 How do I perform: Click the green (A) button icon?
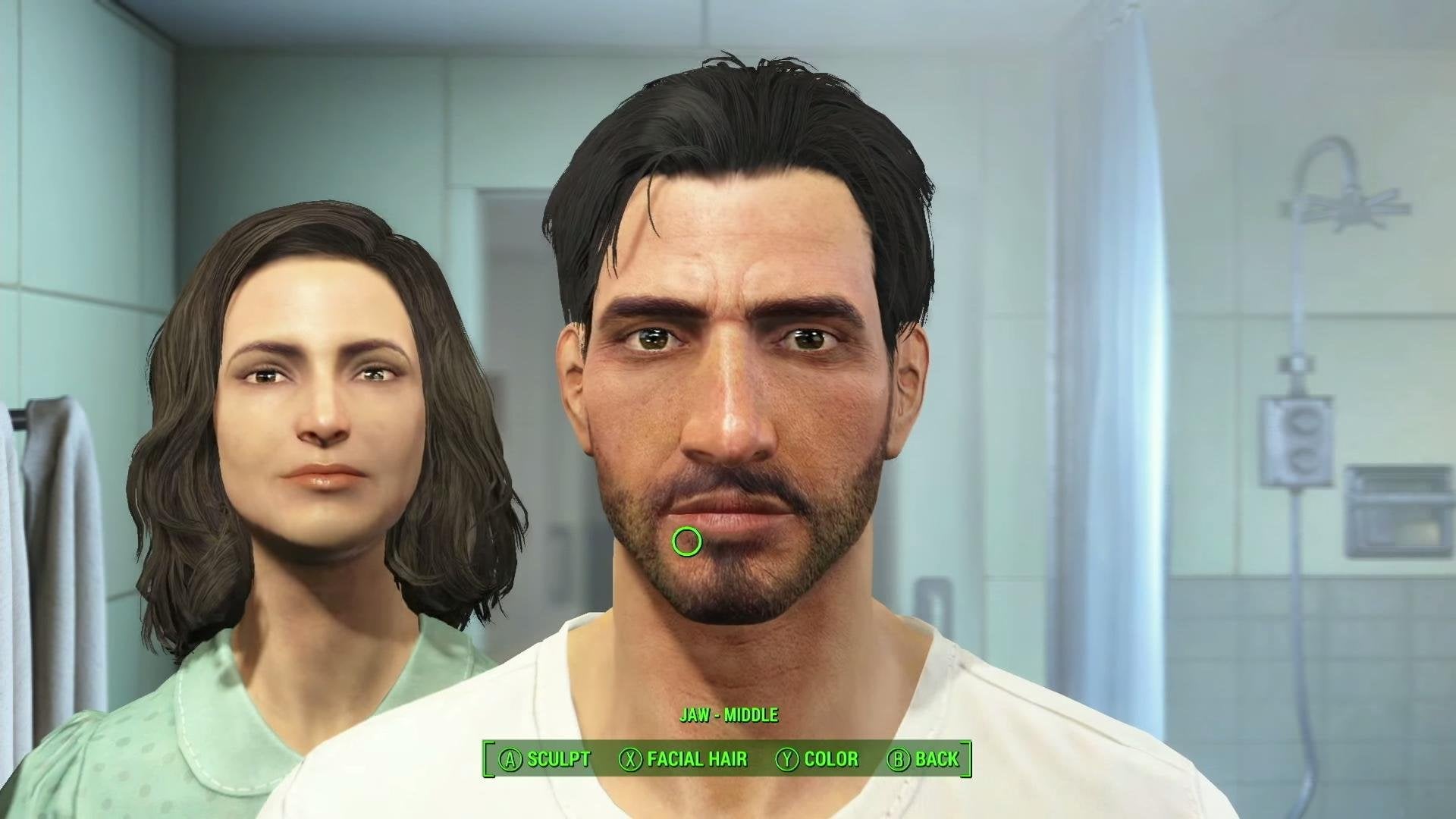click(x=510, y=760)
